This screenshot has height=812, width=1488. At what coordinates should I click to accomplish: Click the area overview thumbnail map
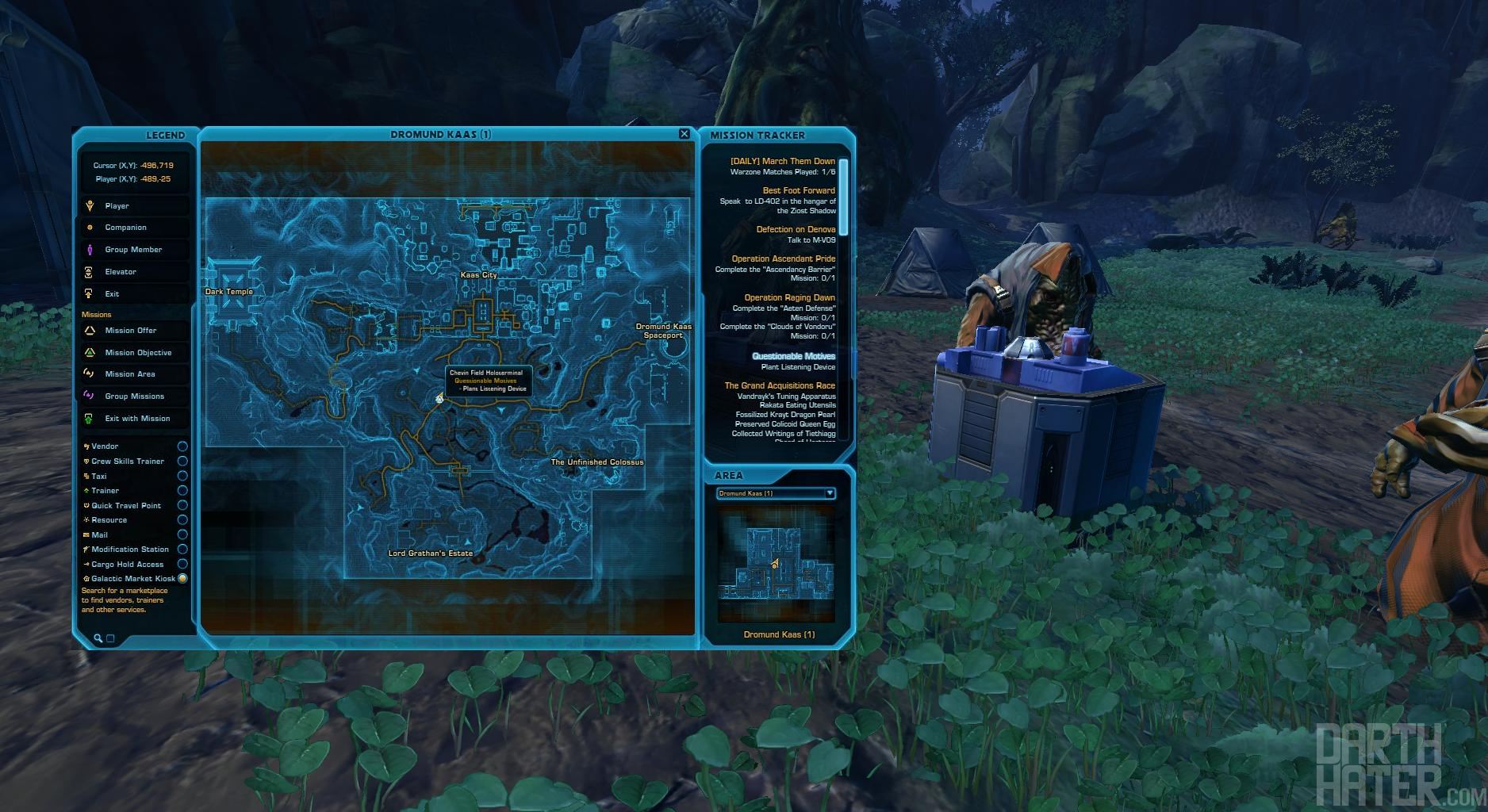click(776, 565)
